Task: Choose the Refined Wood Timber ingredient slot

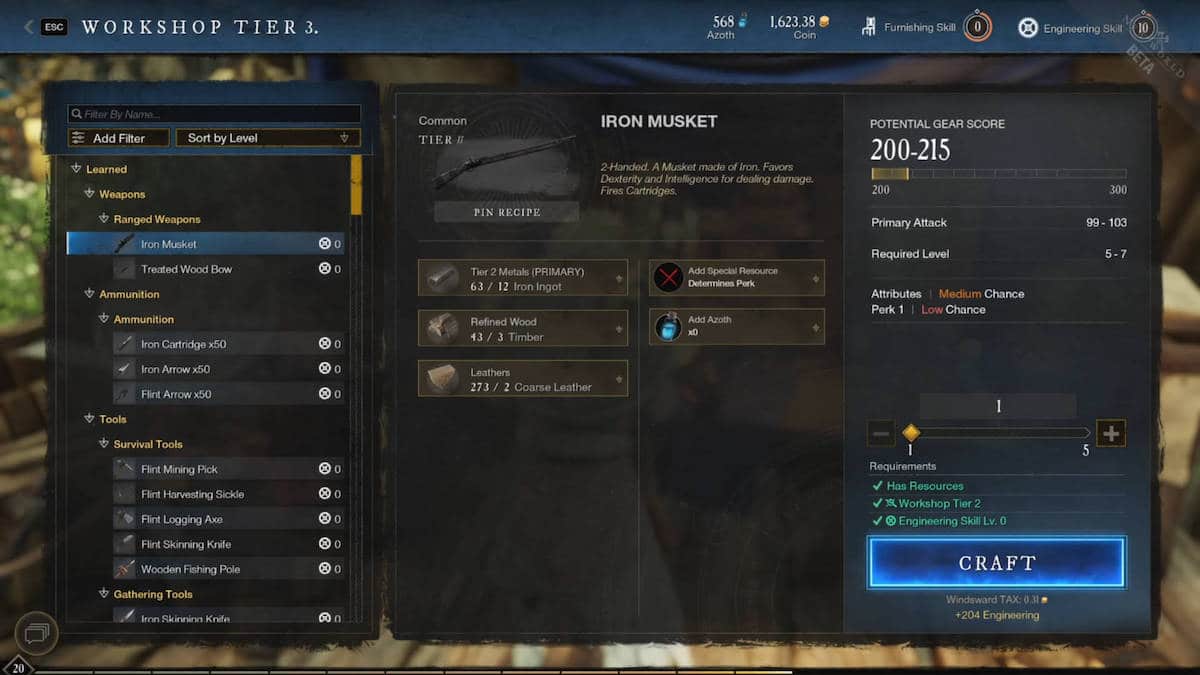Action: pos(522,329)
